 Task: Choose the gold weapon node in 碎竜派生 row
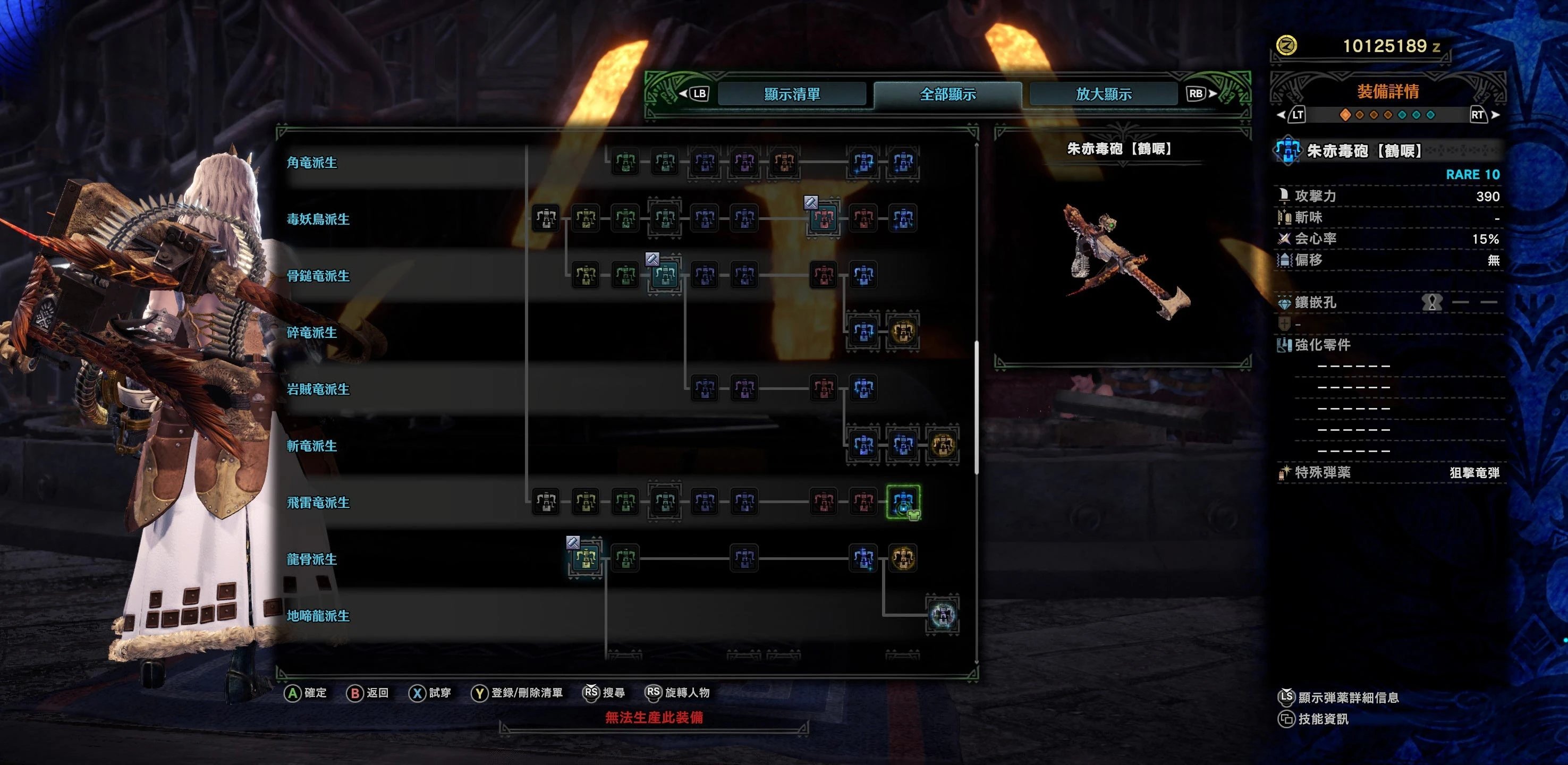coord(903,331)
